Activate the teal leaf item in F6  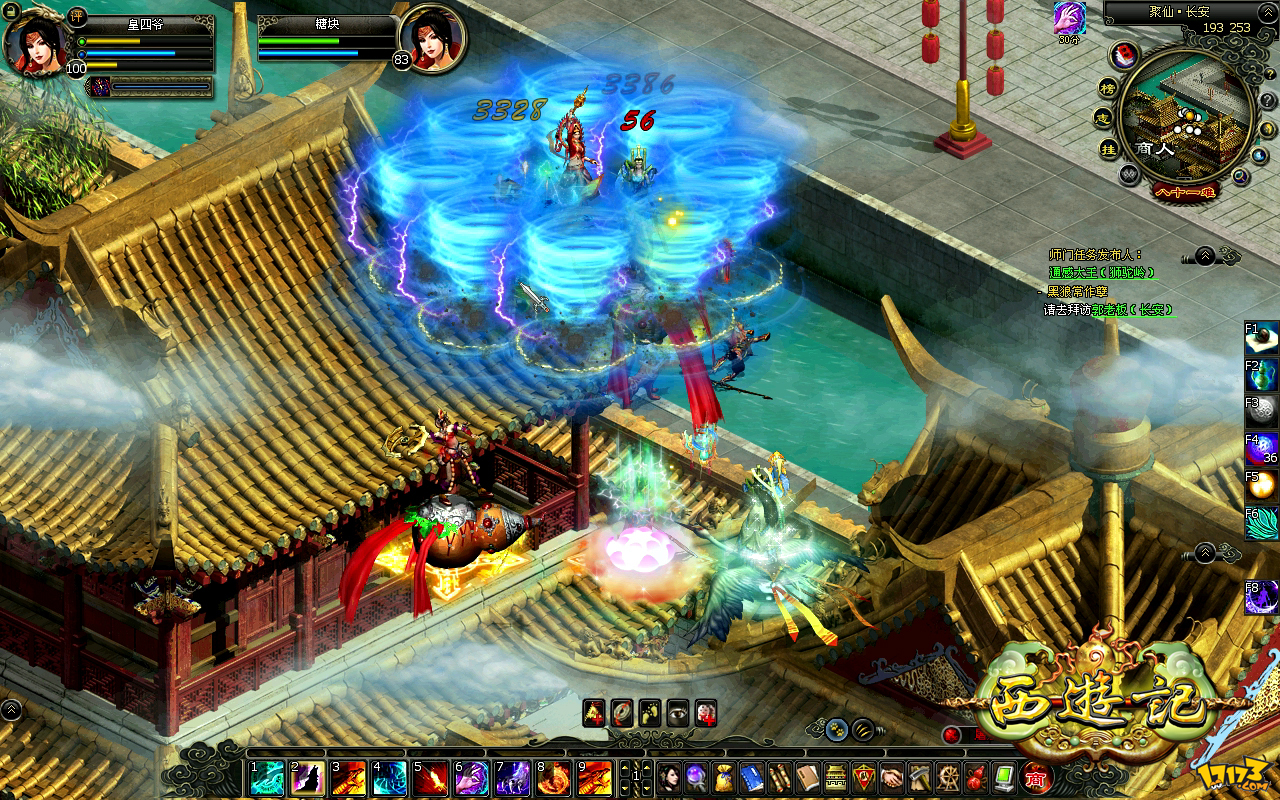(1262, 522)
